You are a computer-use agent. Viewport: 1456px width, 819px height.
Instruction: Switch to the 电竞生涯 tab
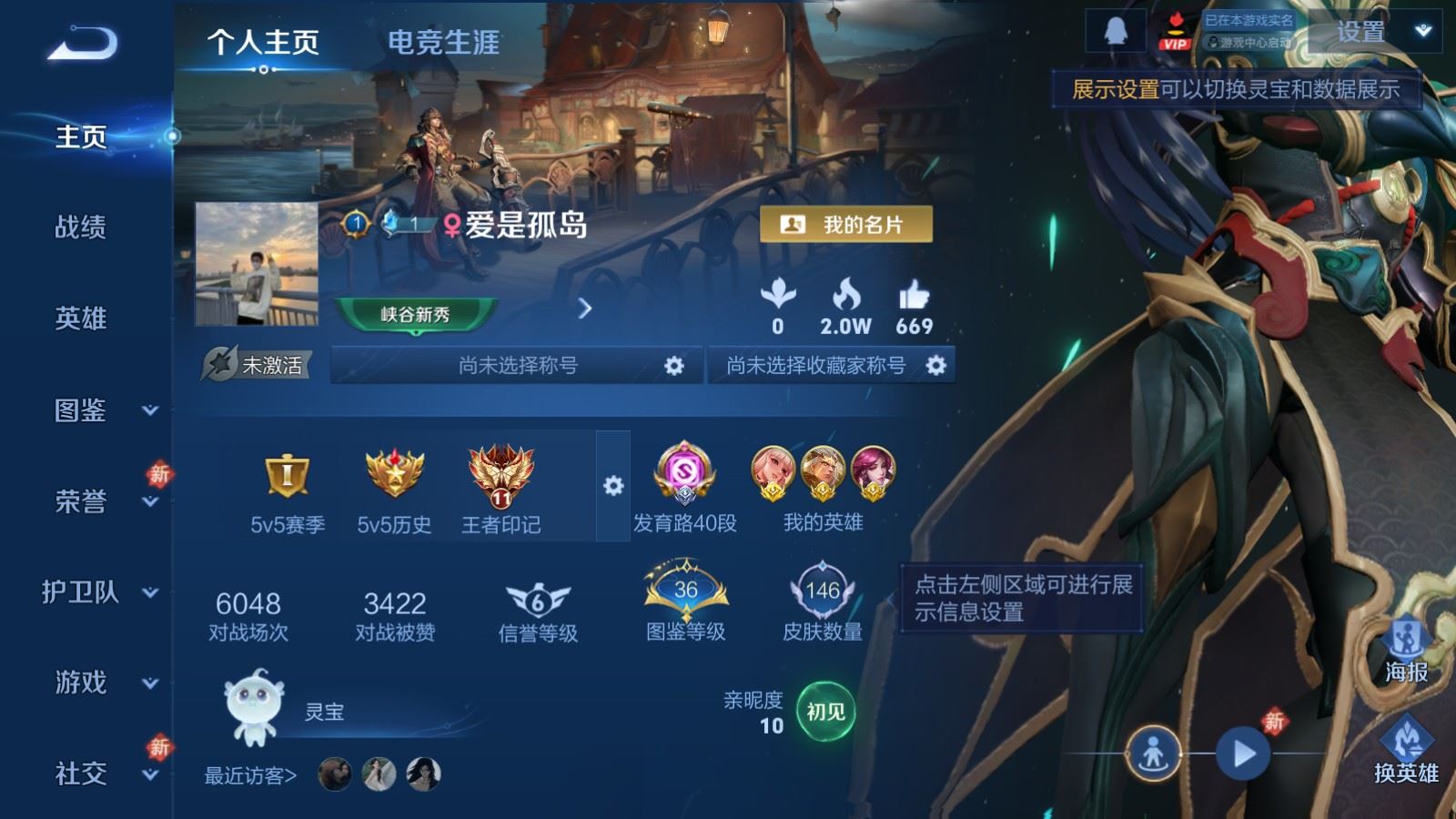[x=443, y=43]
